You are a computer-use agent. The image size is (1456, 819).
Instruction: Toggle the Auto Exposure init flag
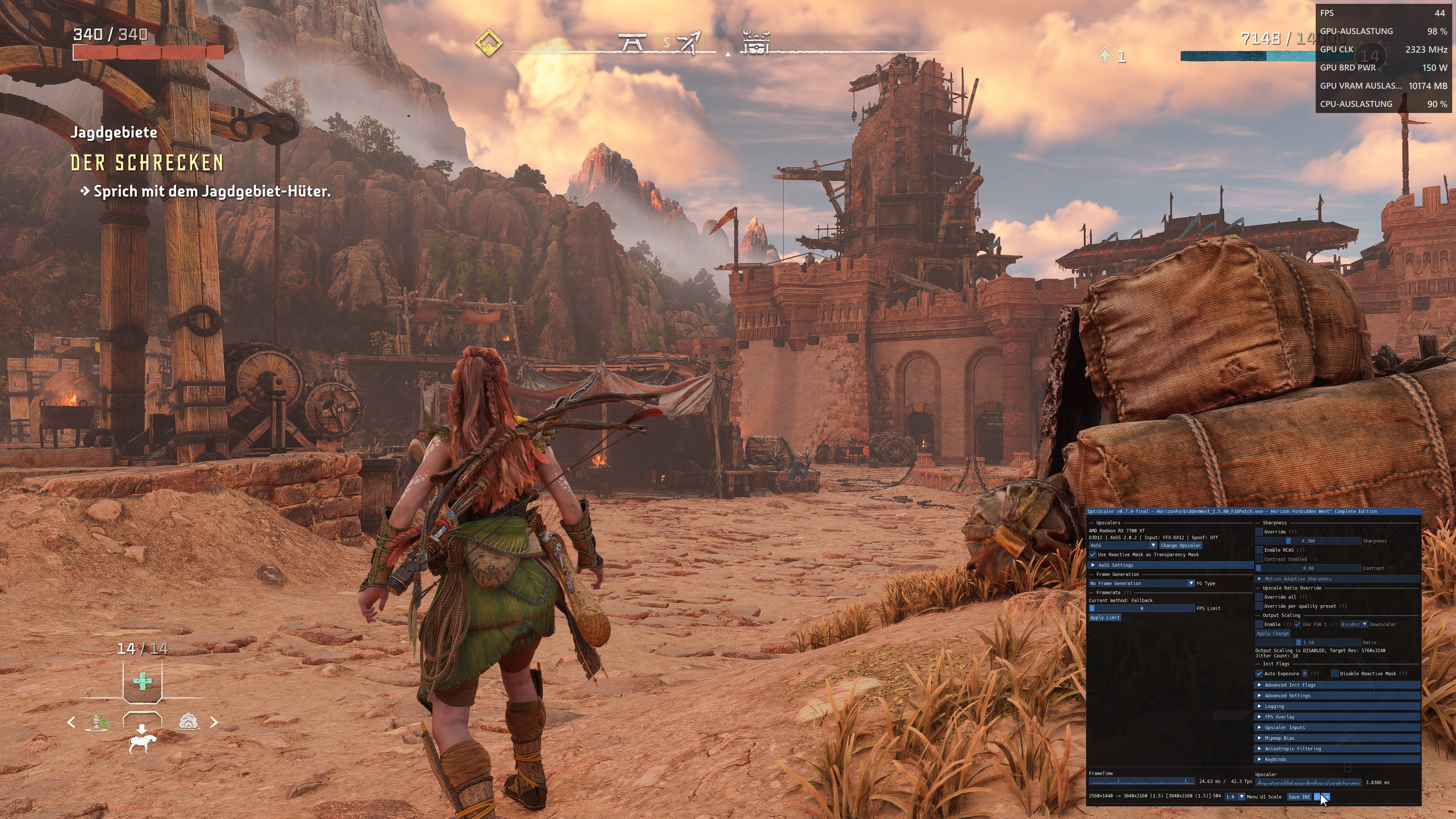[x=1259, y=674]
